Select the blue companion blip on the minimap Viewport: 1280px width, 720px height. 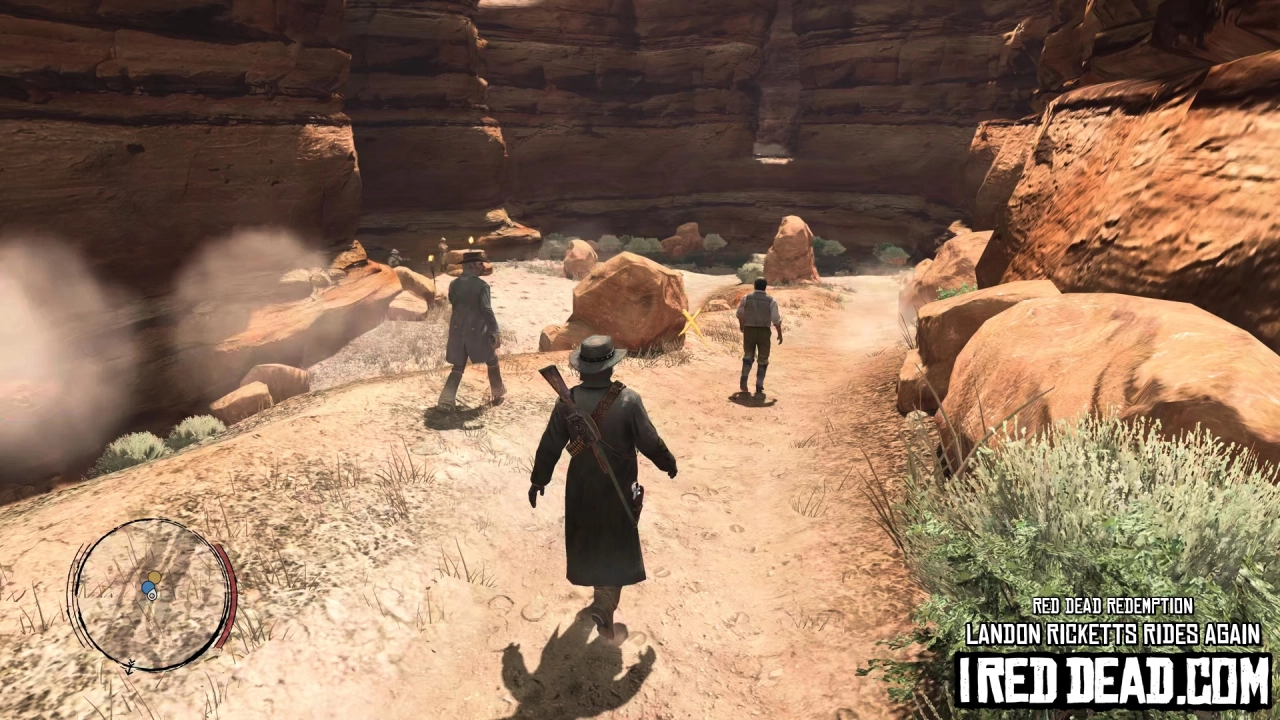pos(146,586)
